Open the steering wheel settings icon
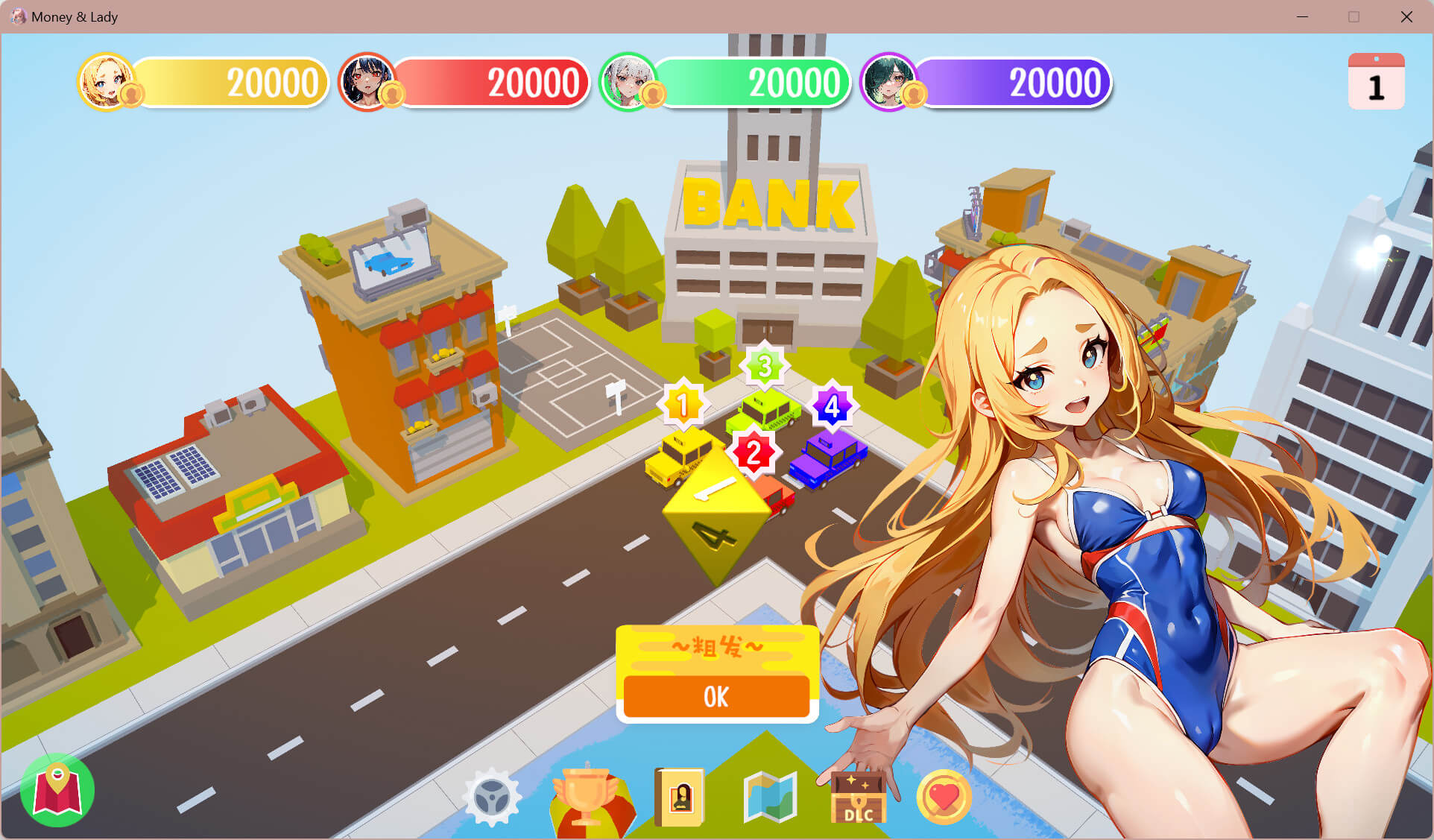The image size is (1434, 840). (492, 797)
